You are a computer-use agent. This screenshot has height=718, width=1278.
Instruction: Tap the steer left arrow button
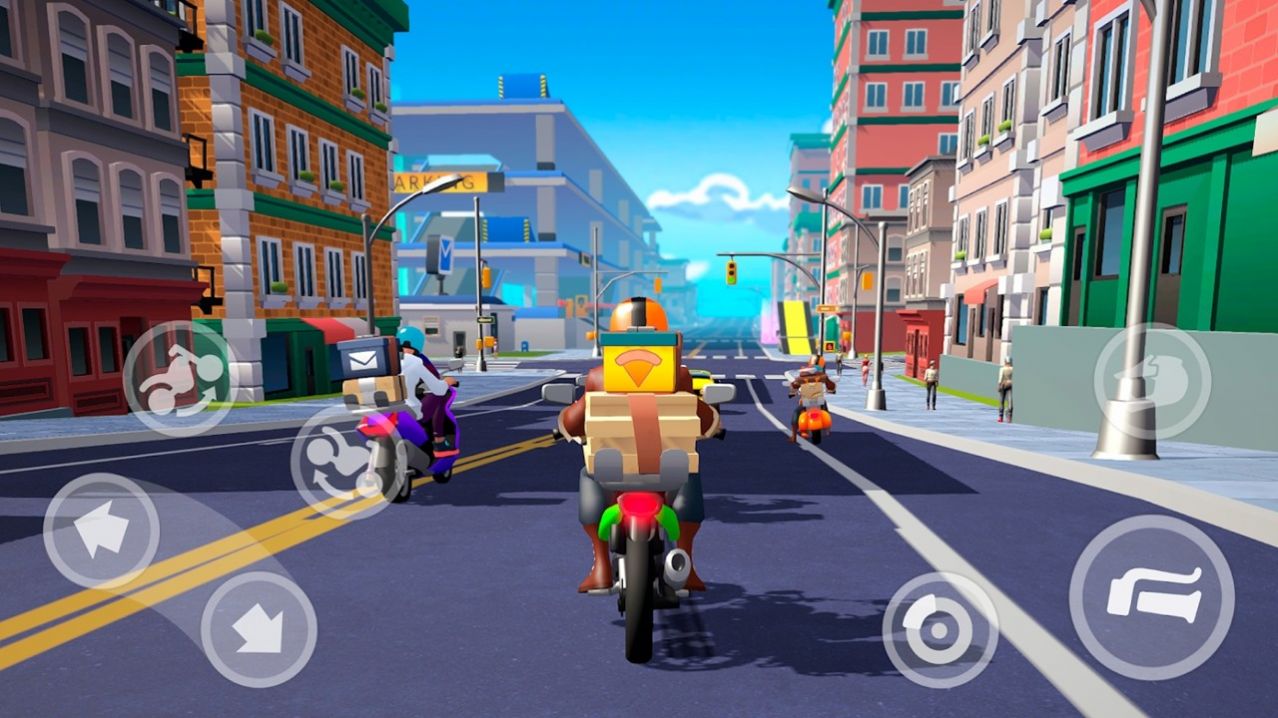pos(101,531)
